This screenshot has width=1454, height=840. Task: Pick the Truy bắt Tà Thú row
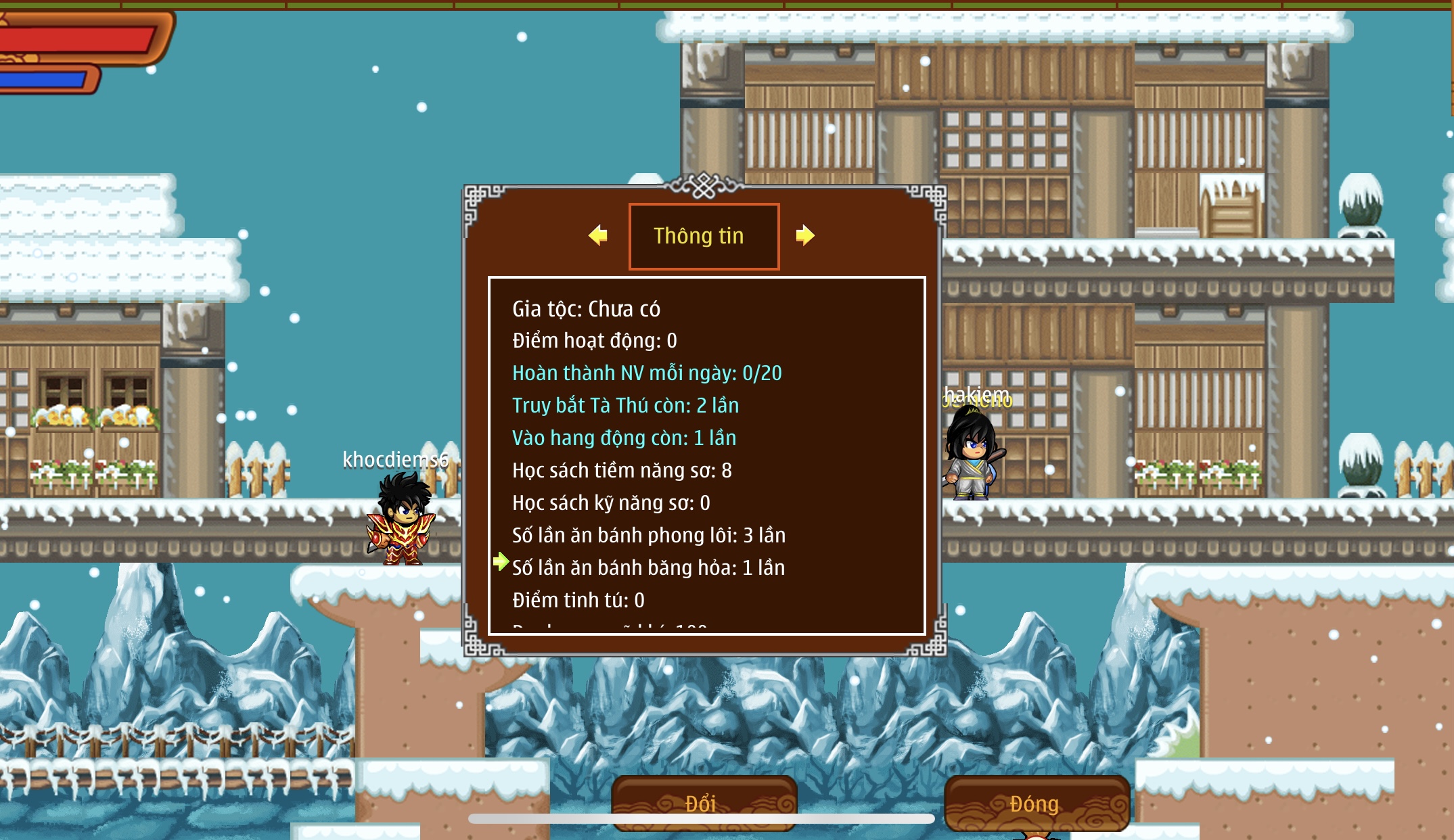tap(625, 406)
